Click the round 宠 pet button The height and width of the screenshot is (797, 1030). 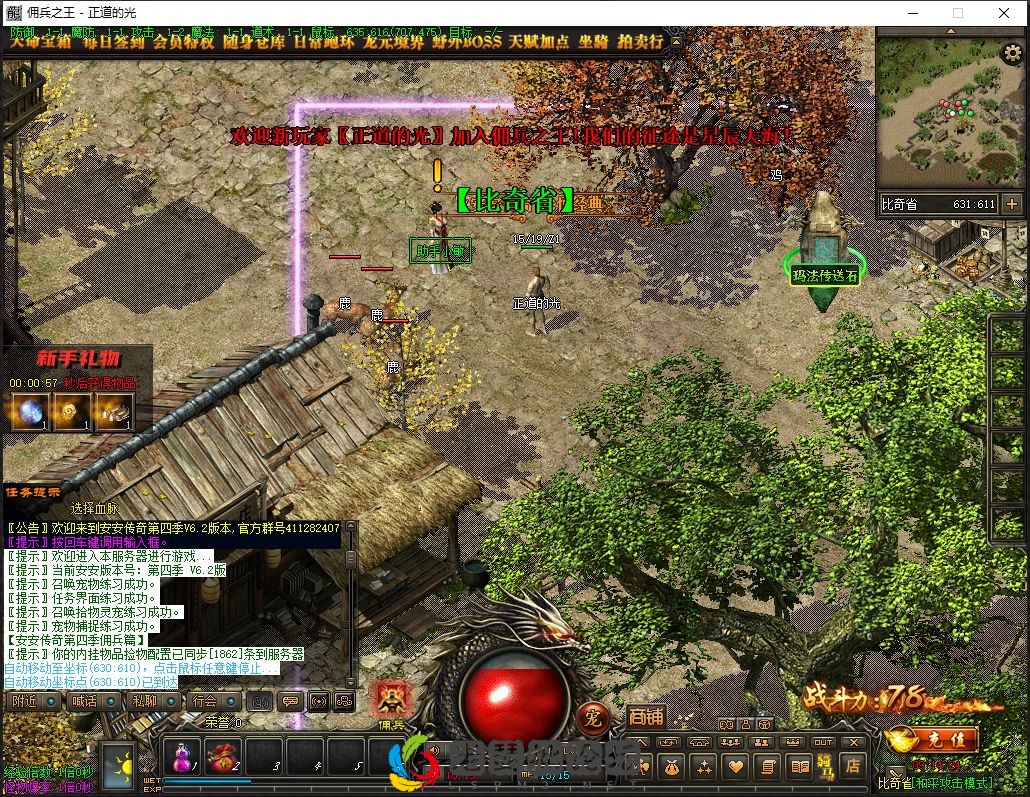593,717
